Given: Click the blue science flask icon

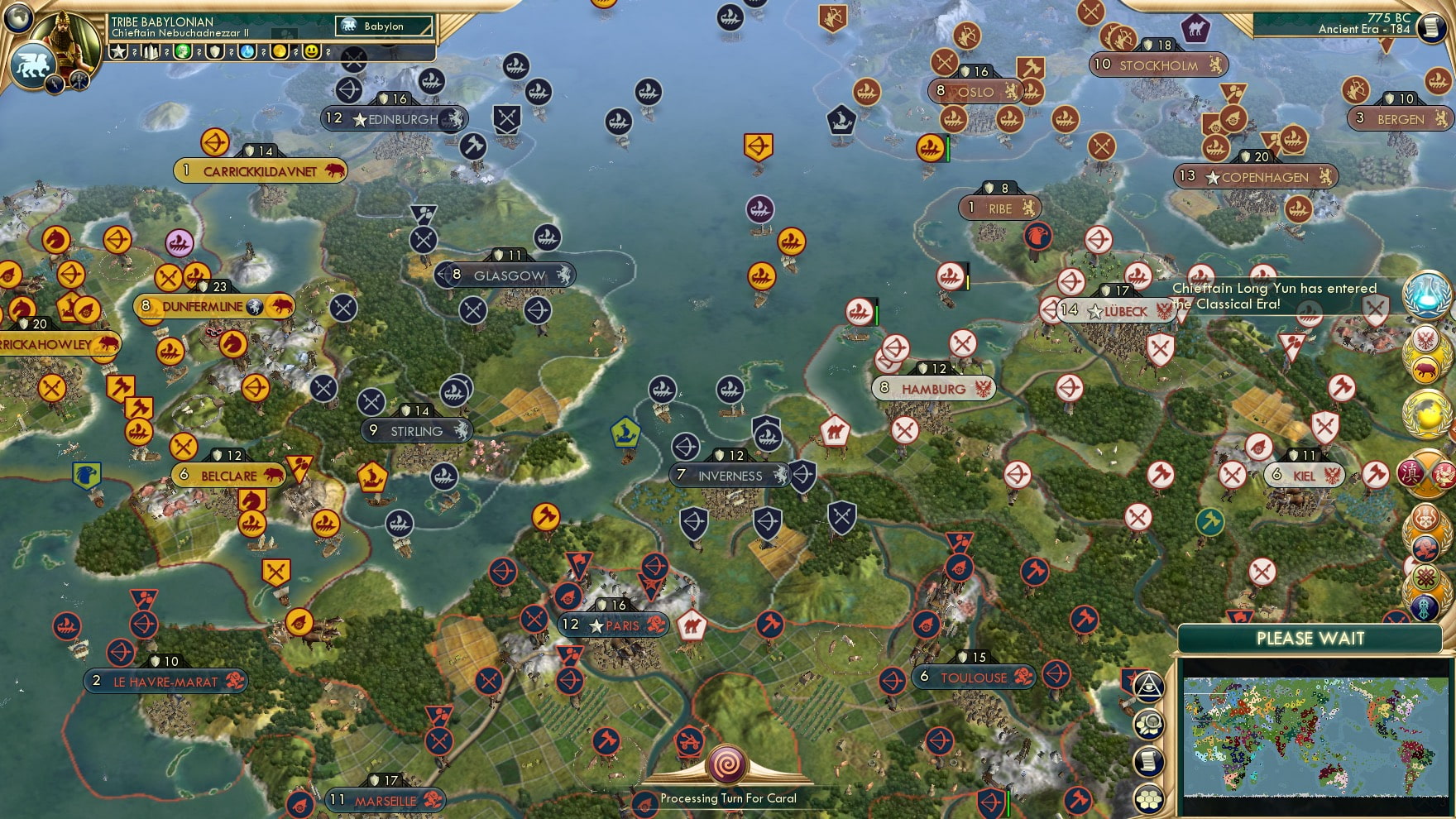Looking at the screenshot, I should point(247,52).
